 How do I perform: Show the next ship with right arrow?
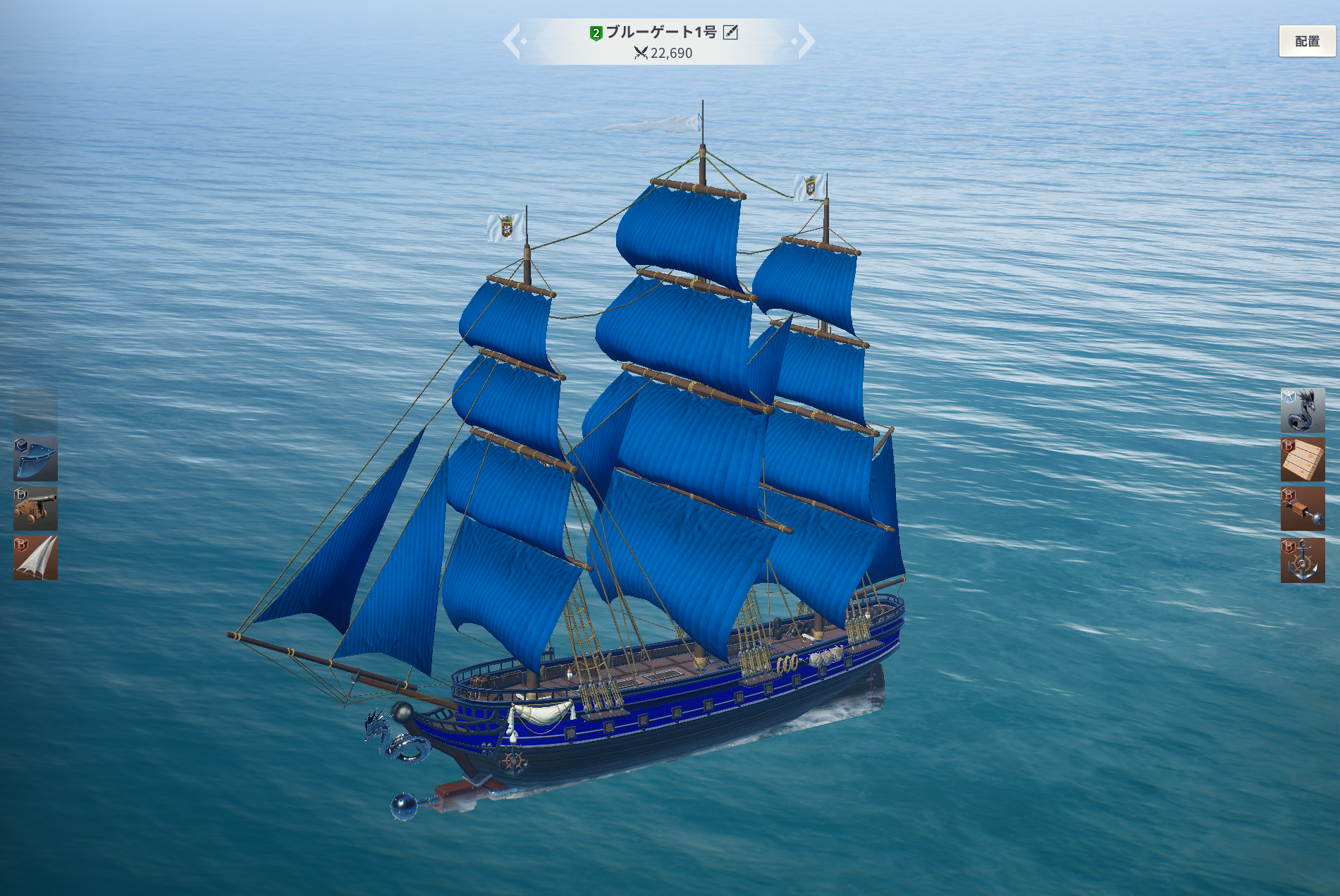coord(805,41)
